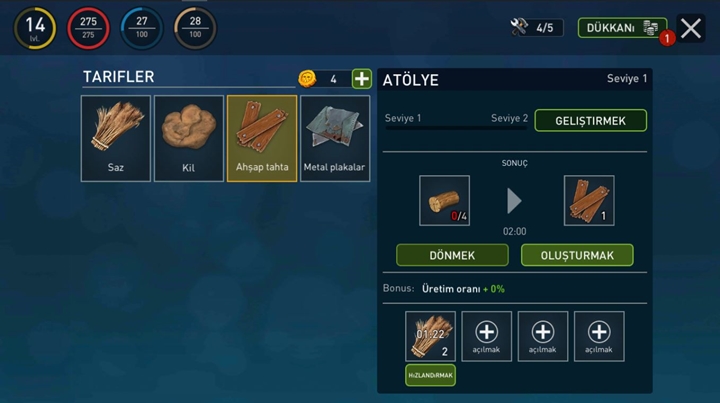The width and height of the screenshot is (720, 403).
Task: Click the Geliştirmek upgrade button
Action: click(x=590, y=121)
